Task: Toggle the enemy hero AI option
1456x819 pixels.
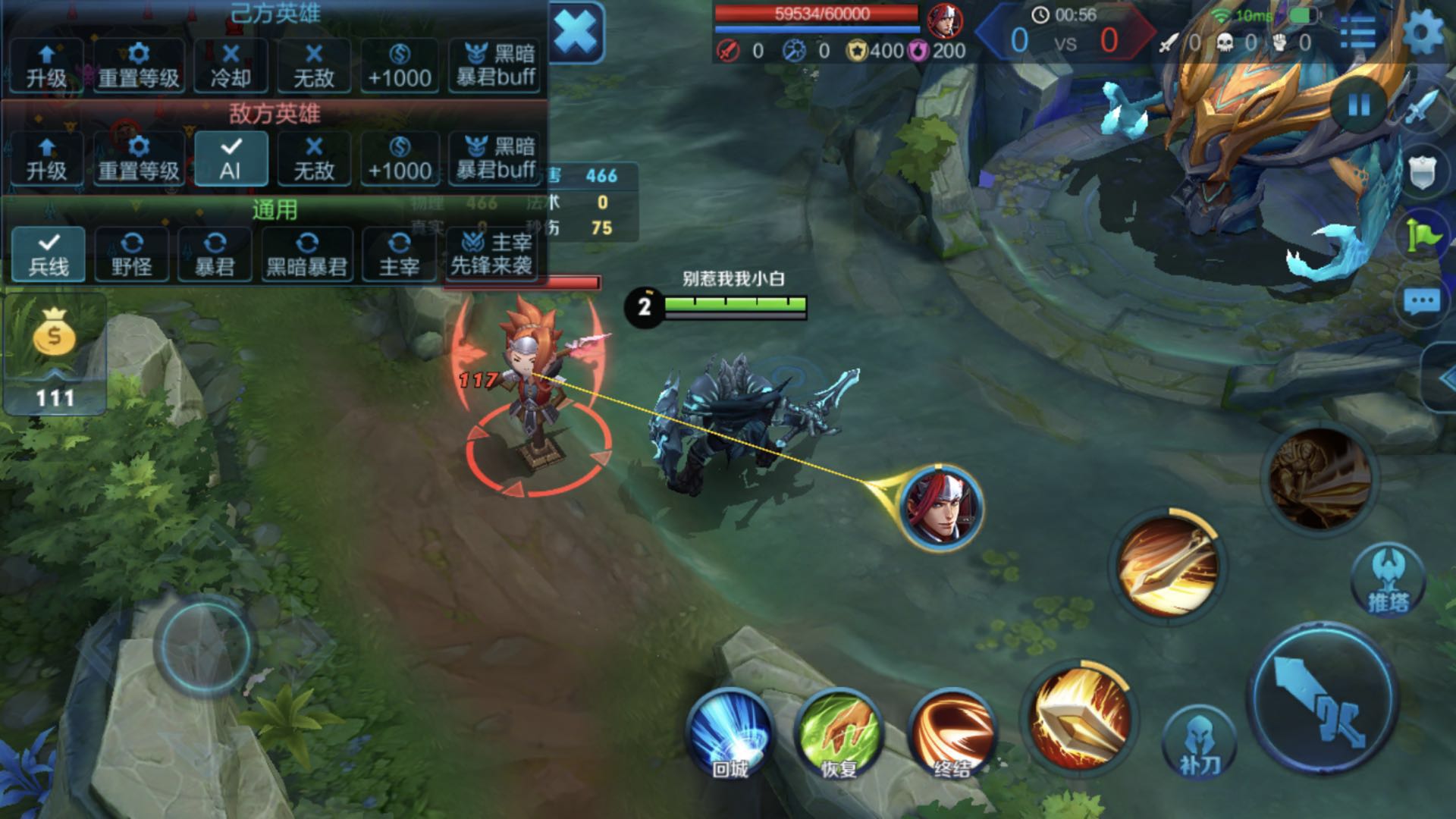Action: coord(231,158)
